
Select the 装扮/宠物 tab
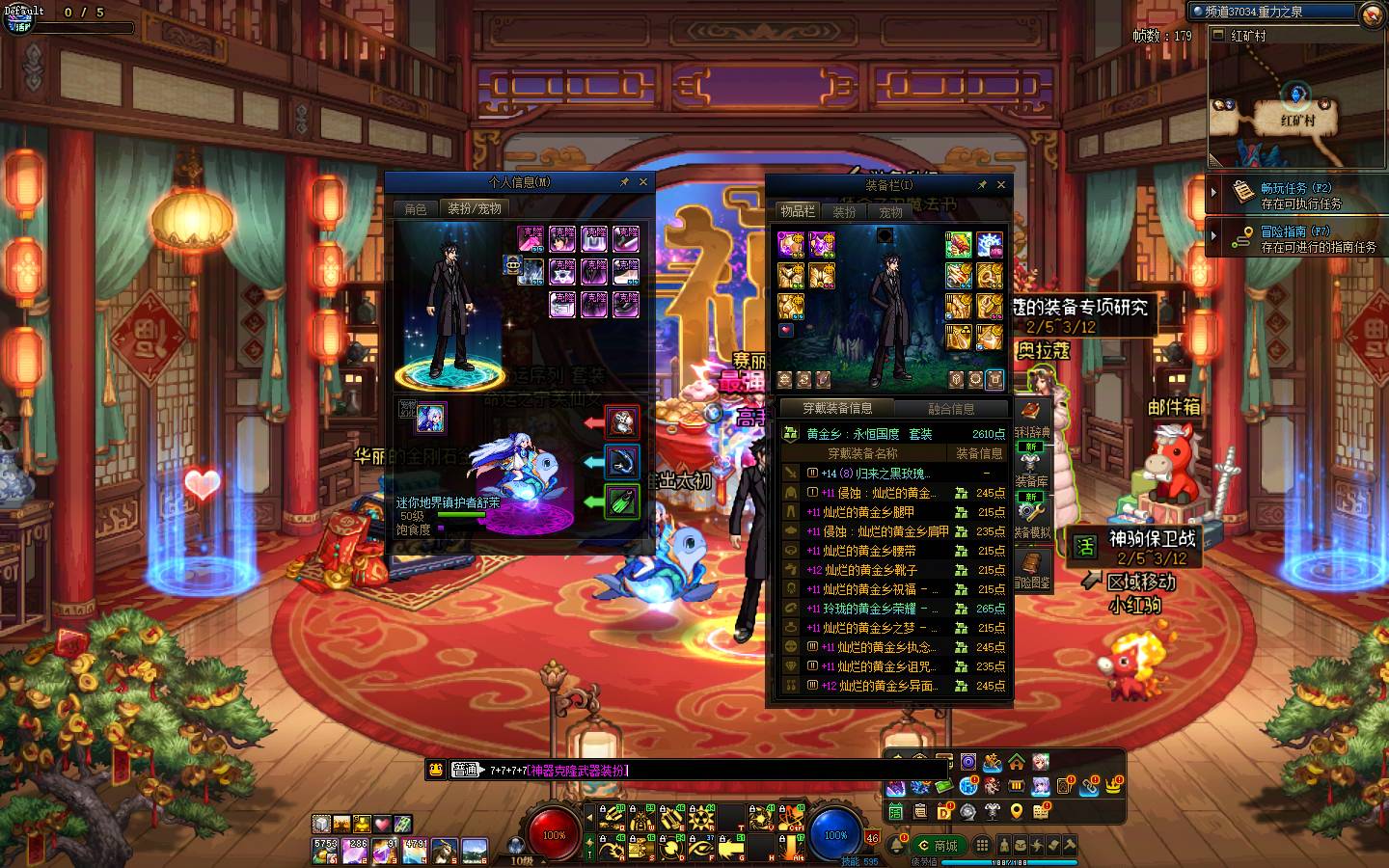click(473, 208)
